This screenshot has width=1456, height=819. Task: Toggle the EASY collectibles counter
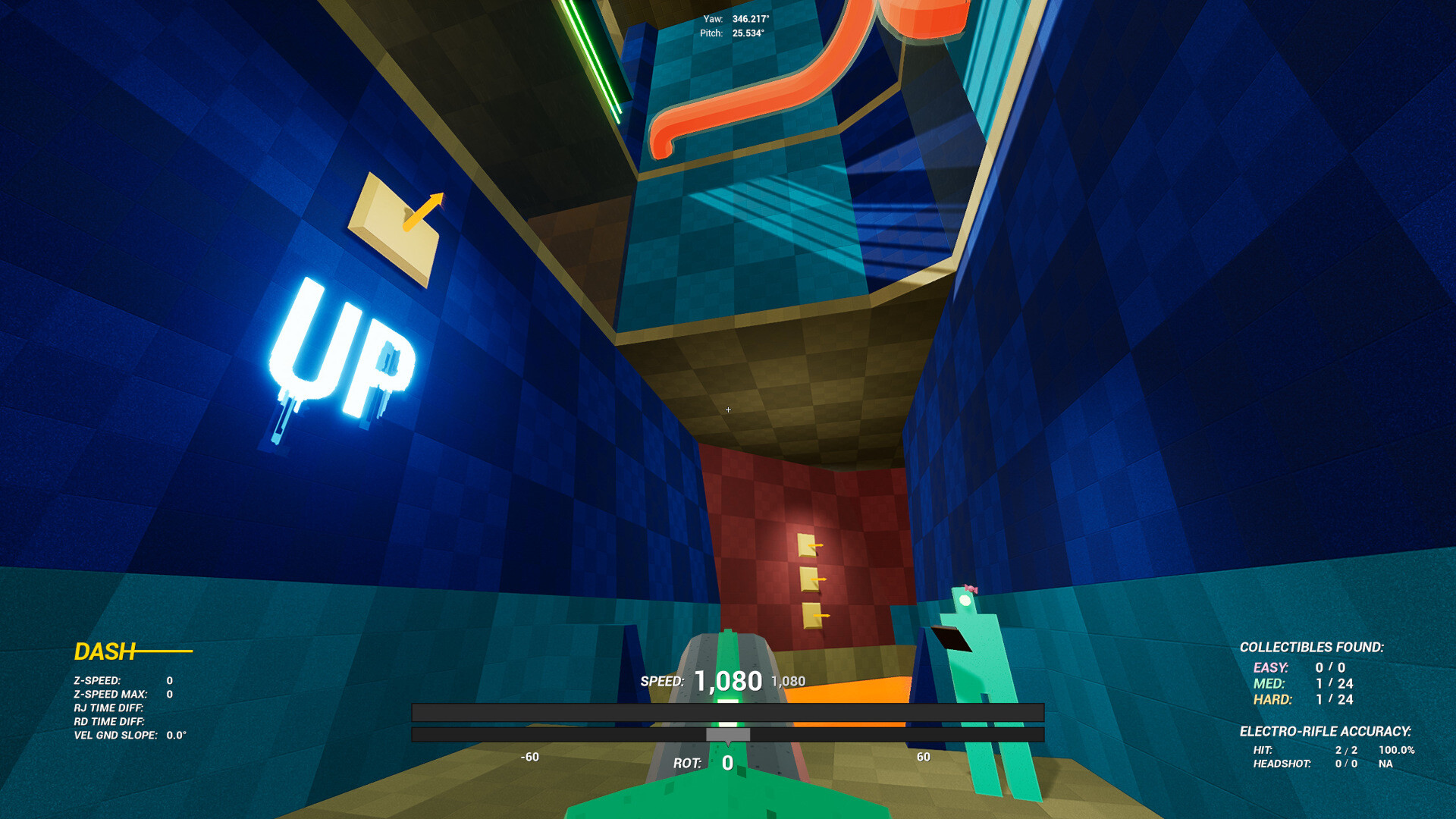1300,668
